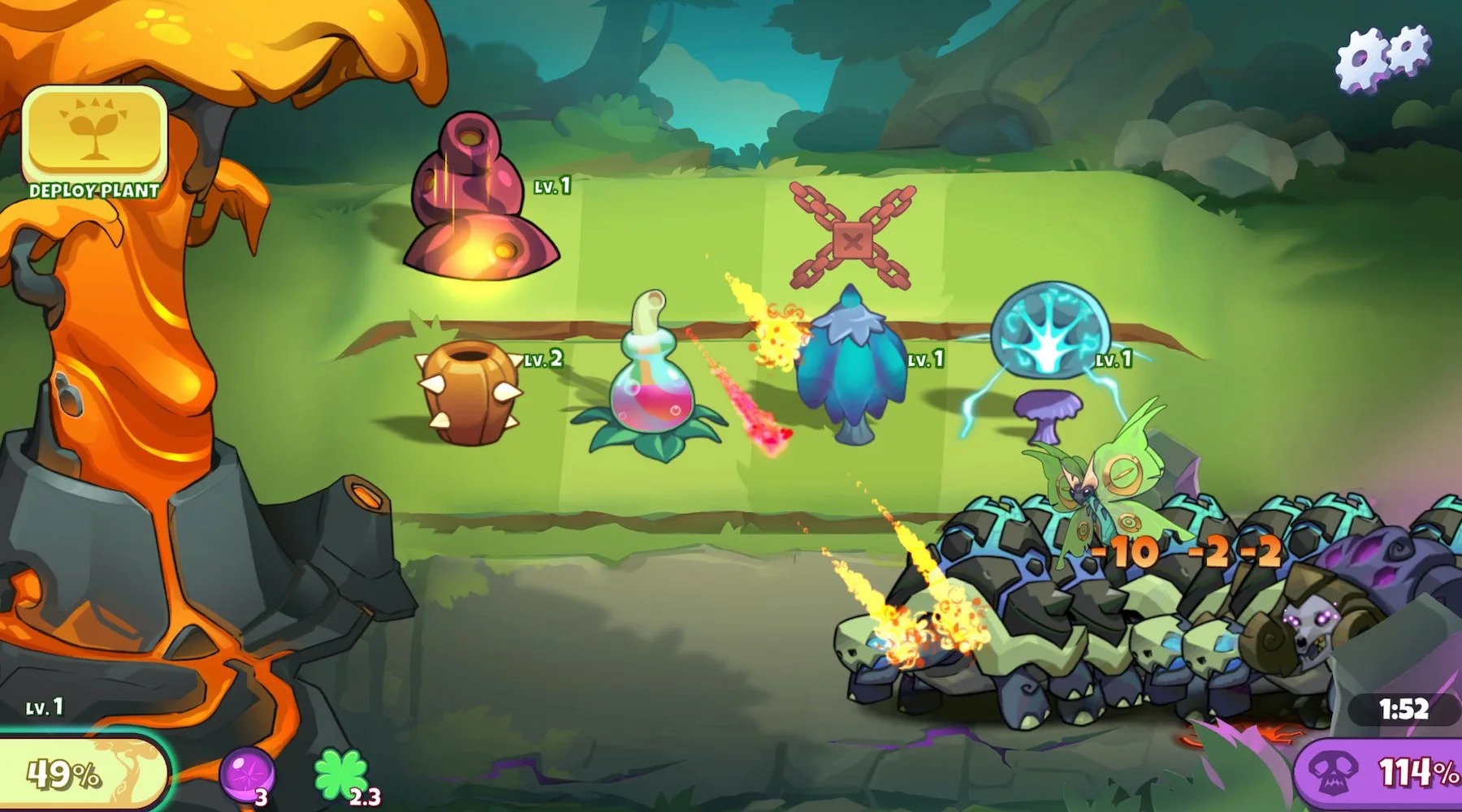This screenshot has height=812, width=1462.
Task: Select the maroon volcano cannon plant
Action: 479,203
